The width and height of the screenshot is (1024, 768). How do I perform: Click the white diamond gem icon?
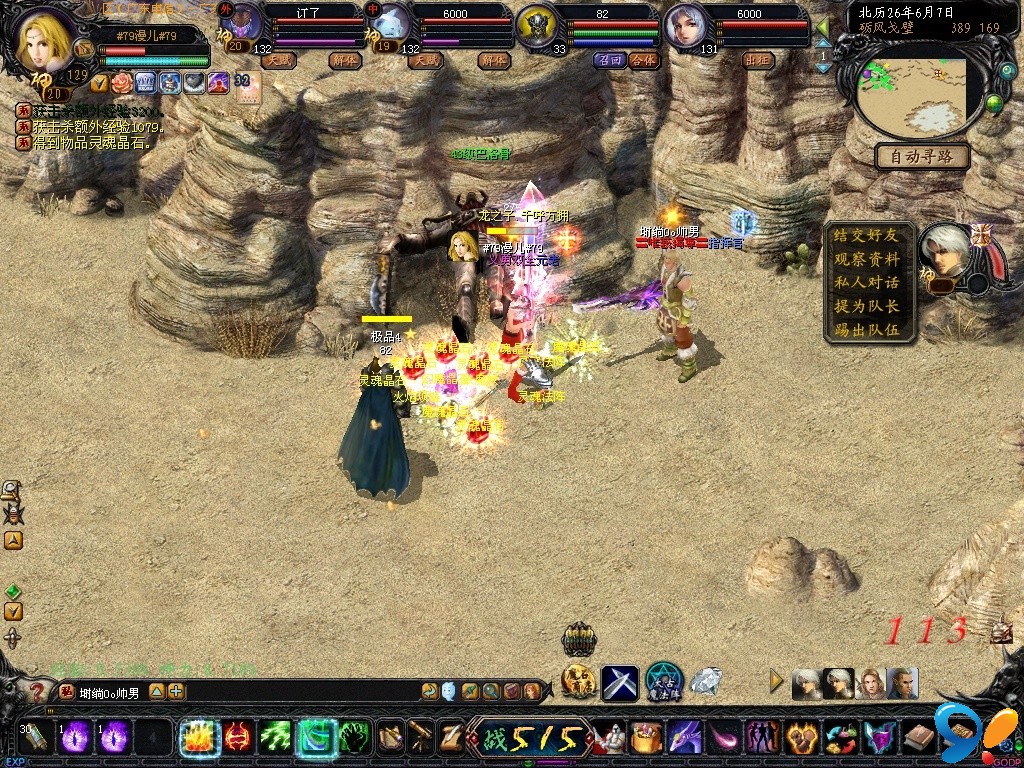706,682
